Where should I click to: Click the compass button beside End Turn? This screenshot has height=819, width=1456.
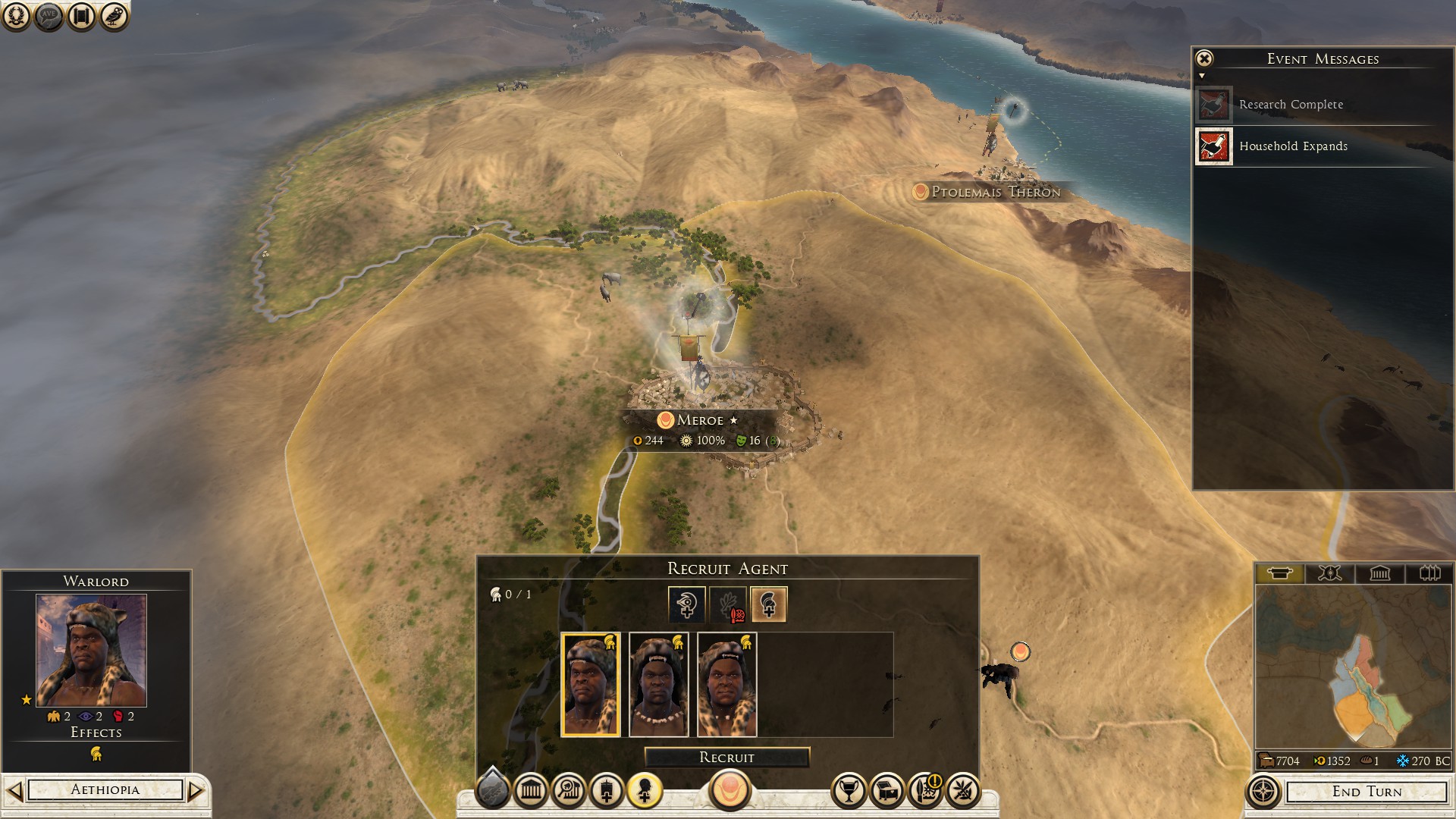point(1263,792)
